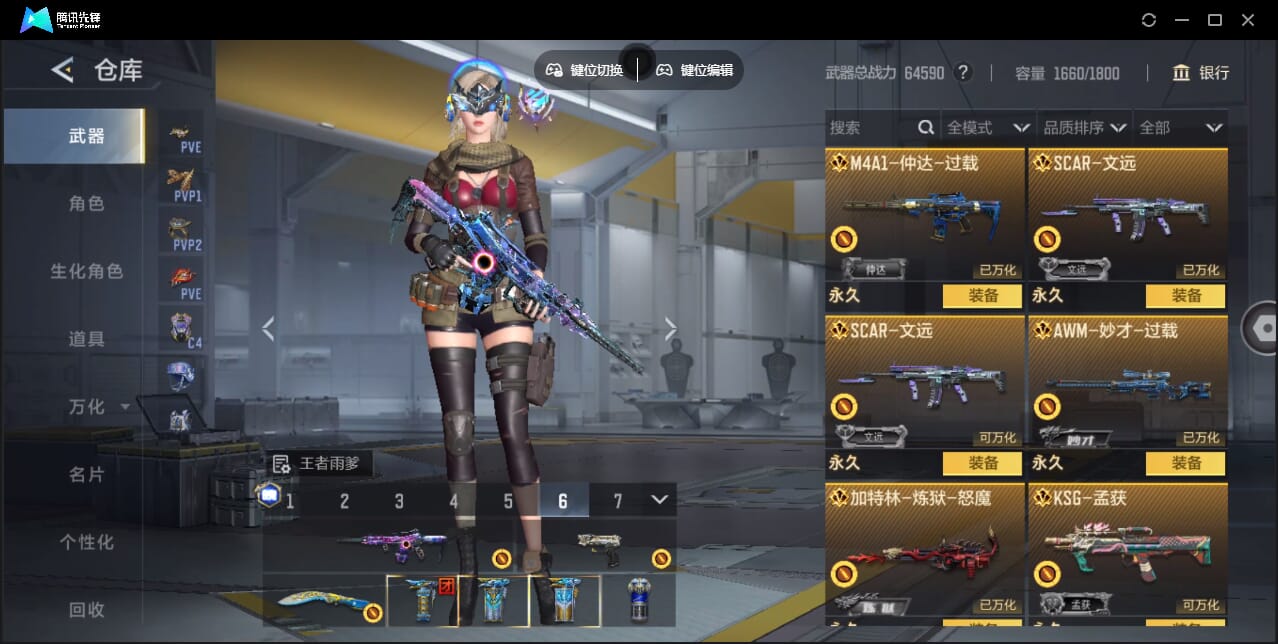1278x644 pixels.
Task: Select the 道具 category
Action: click(x=86, y=339)
